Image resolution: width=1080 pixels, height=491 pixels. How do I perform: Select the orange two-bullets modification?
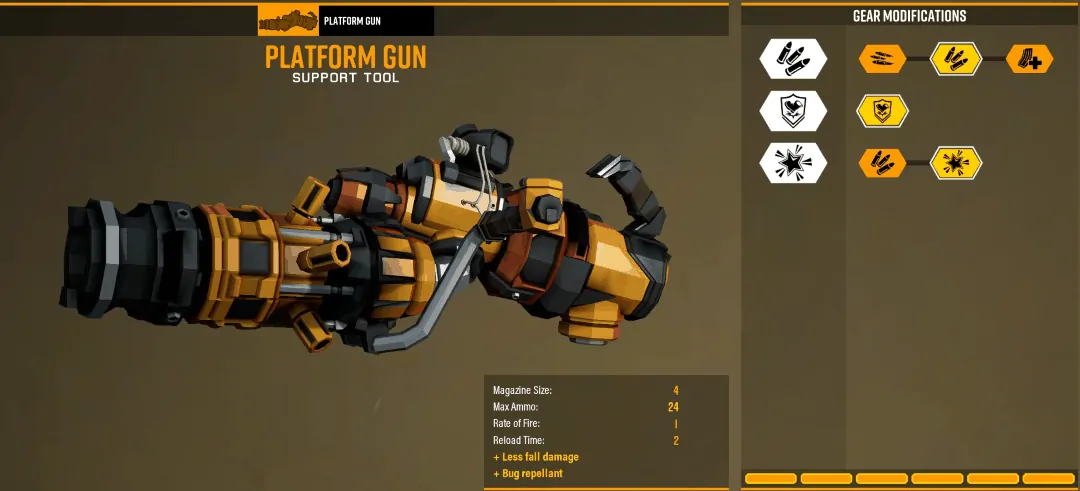coord(882,163)
